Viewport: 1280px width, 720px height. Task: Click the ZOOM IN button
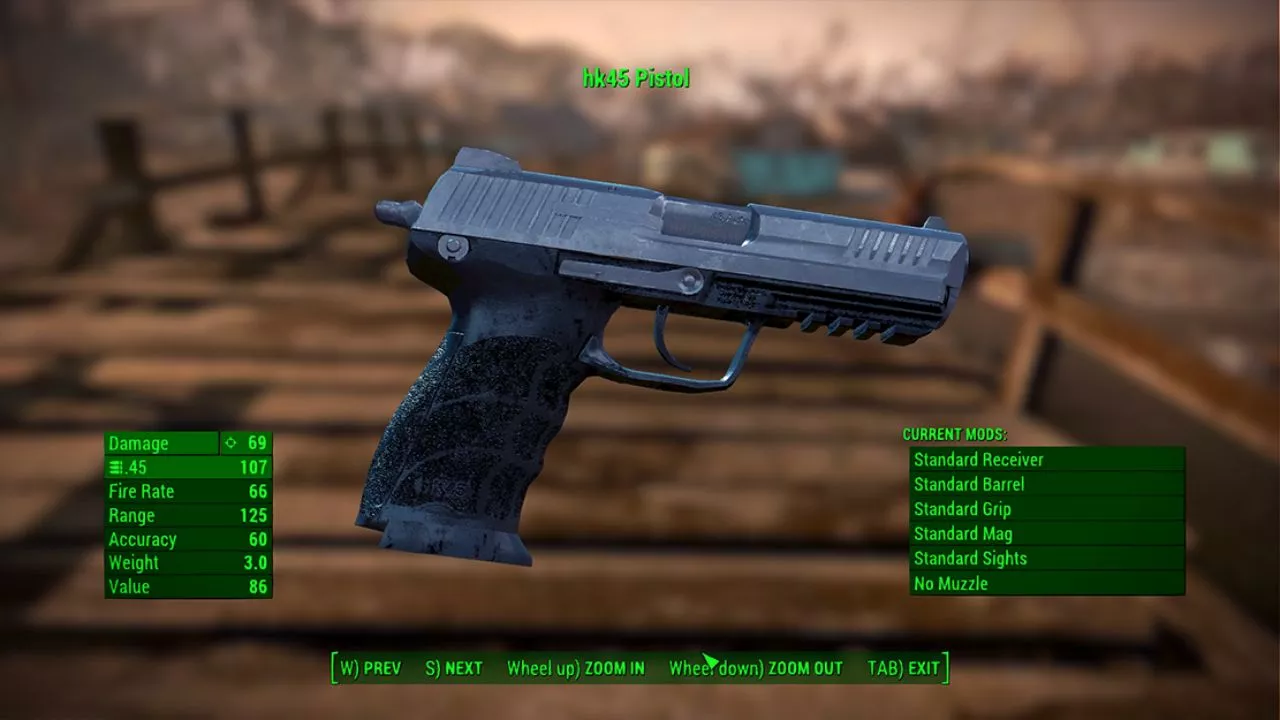coord(576,668)
